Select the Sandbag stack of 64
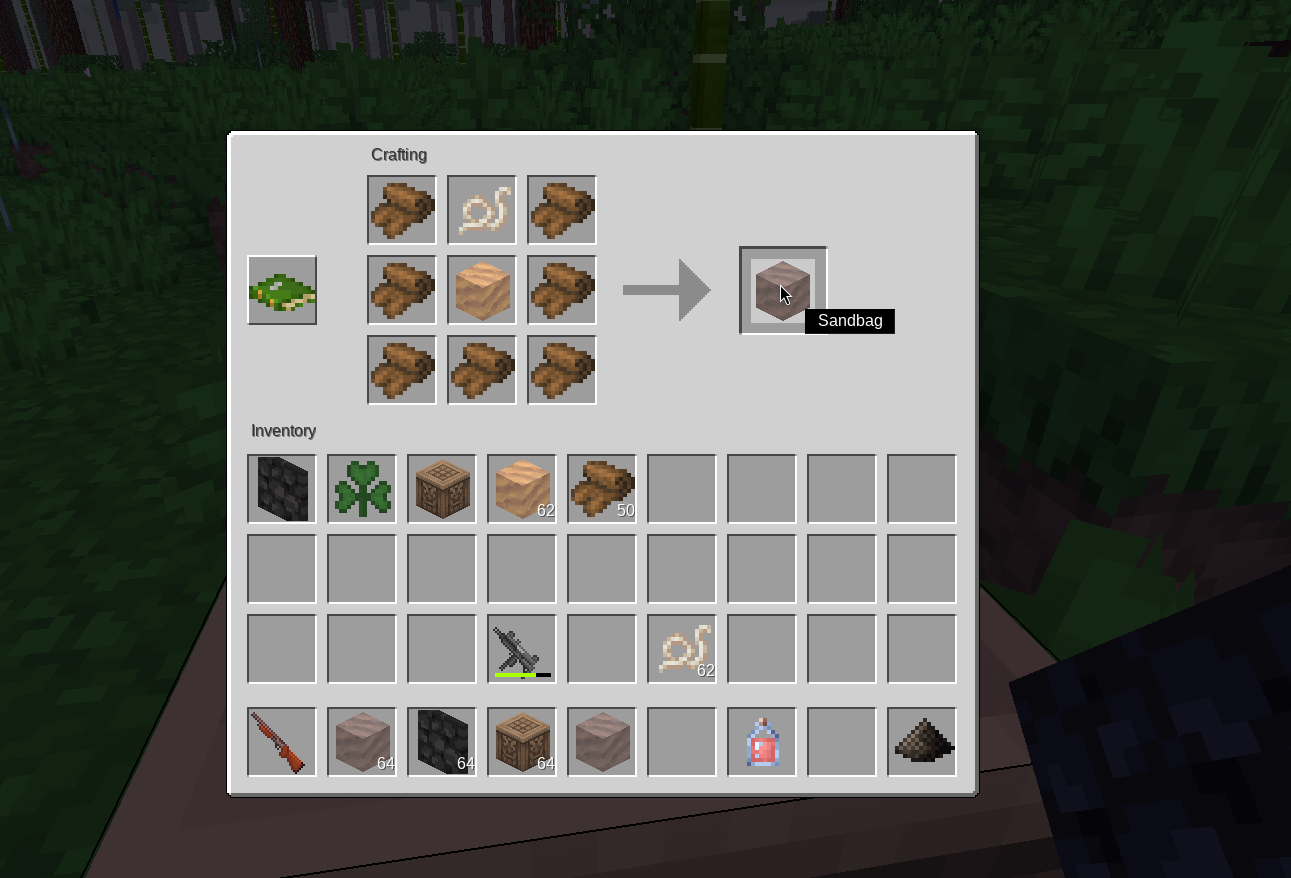 (362, 742)
